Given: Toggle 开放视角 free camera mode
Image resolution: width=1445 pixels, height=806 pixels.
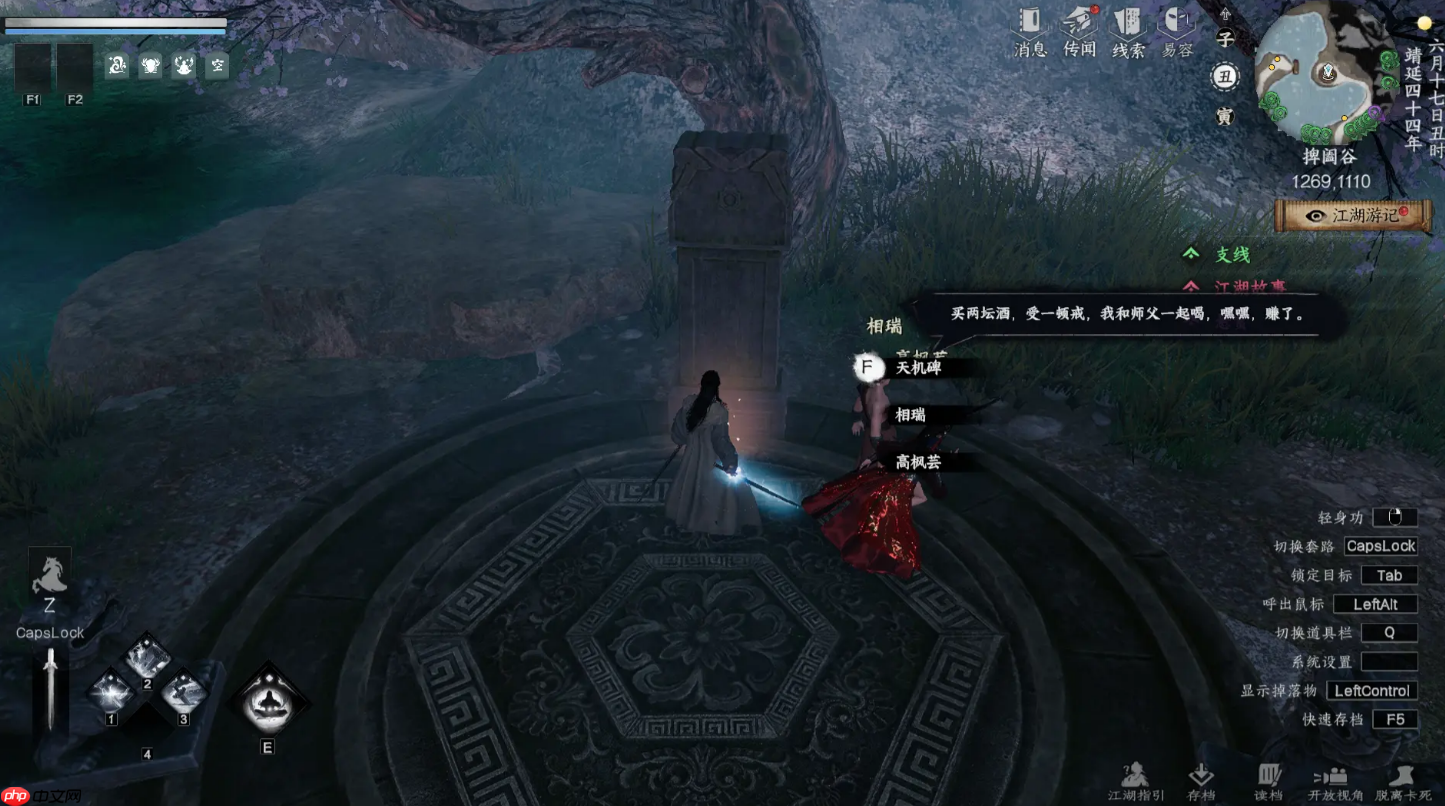Looking at the screenshot, I should tap(1333, 778).
